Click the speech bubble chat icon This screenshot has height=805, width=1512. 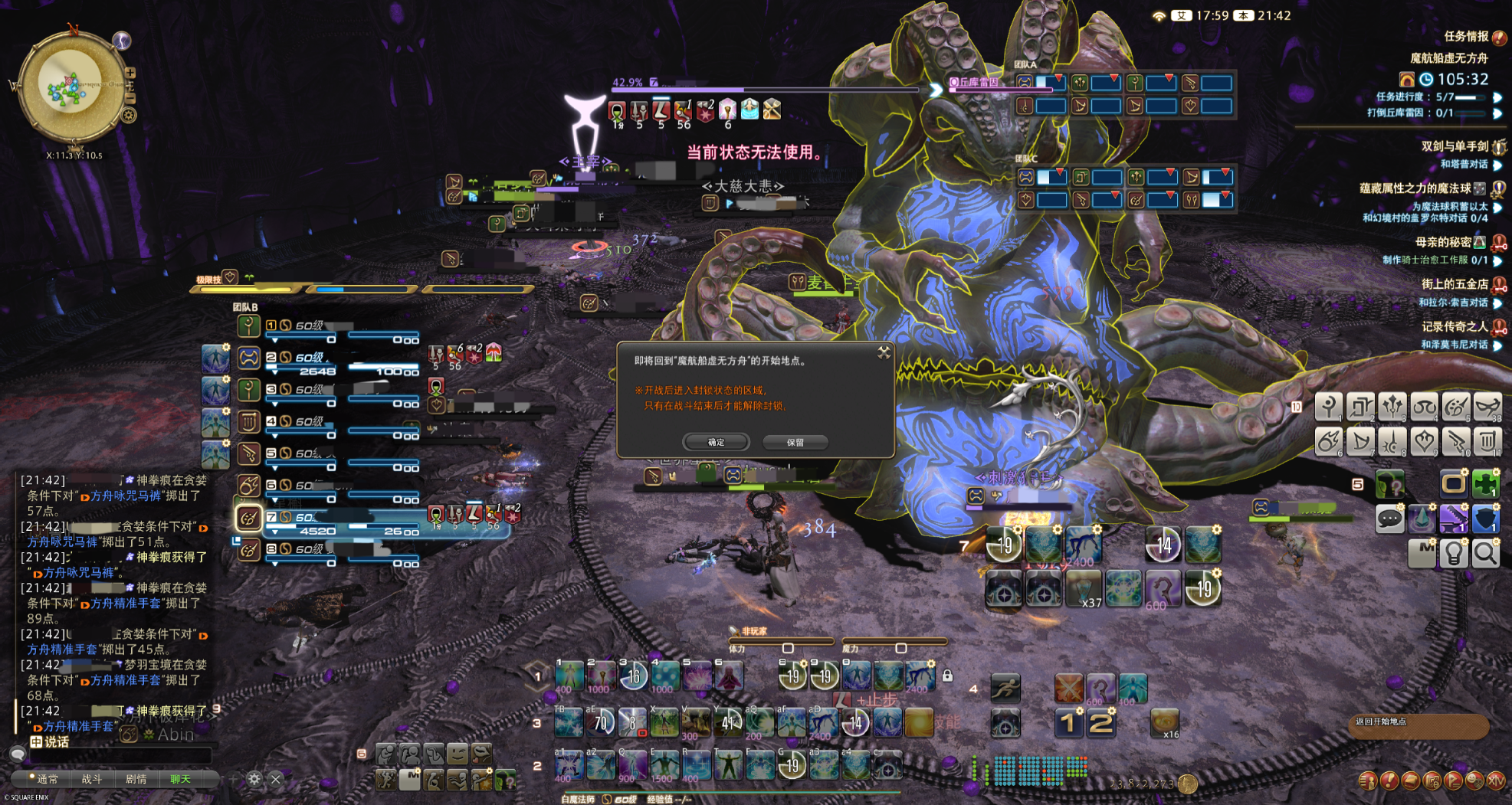click(x=1389, y=519)
